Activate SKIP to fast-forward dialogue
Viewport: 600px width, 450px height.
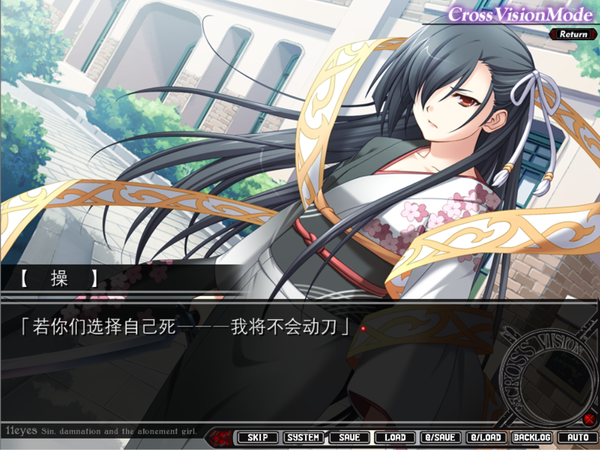(x=257, y=437)
